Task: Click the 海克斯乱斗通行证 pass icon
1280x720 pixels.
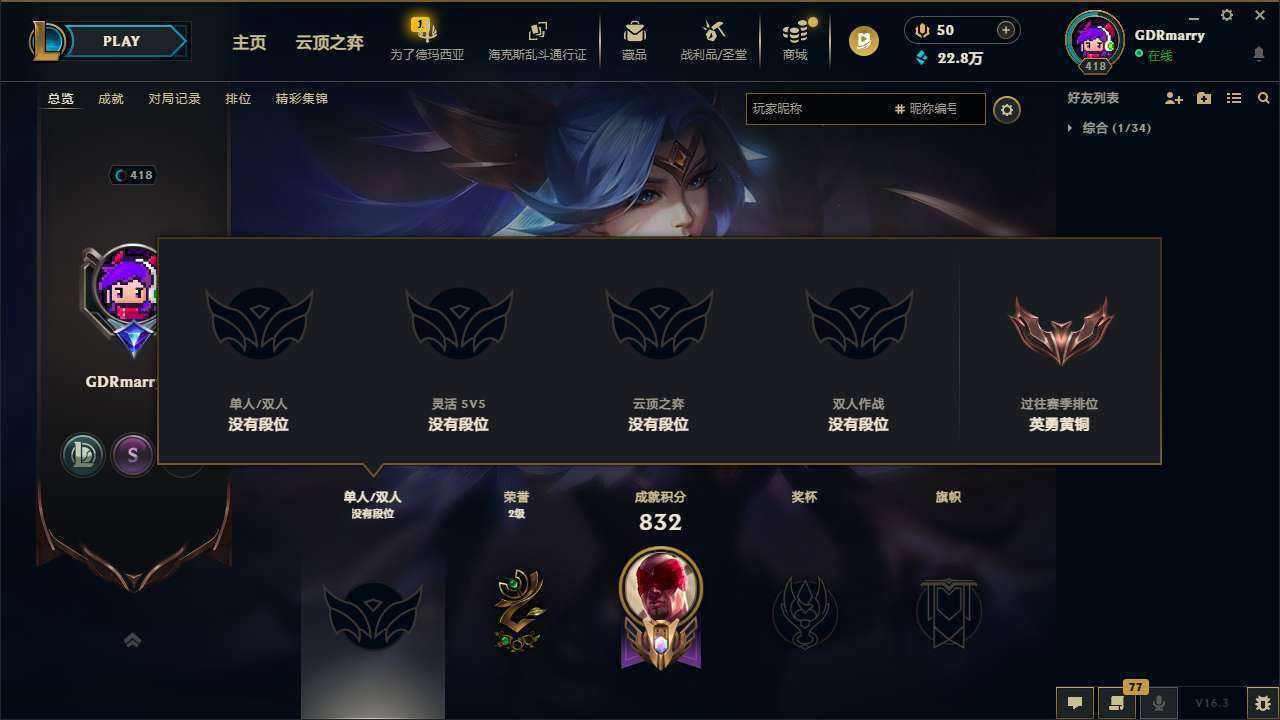Action: point(537,40)
